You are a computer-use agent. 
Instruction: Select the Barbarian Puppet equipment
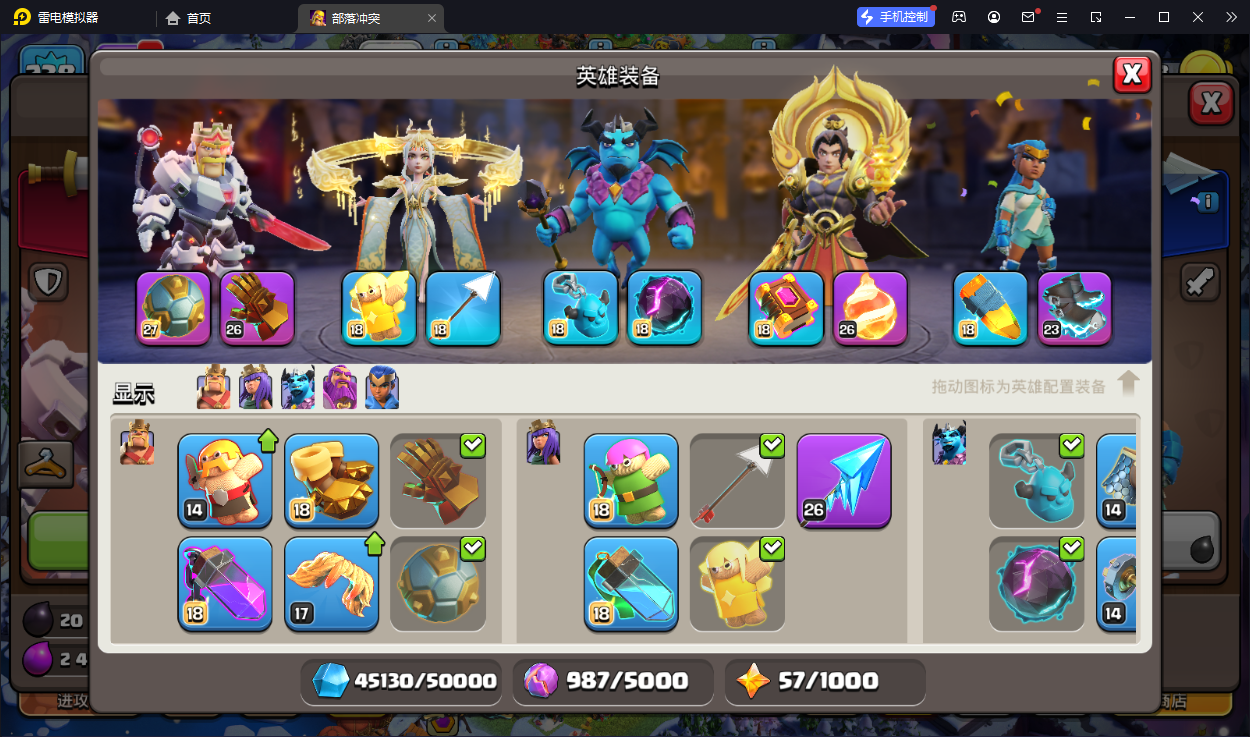[225, 480]
